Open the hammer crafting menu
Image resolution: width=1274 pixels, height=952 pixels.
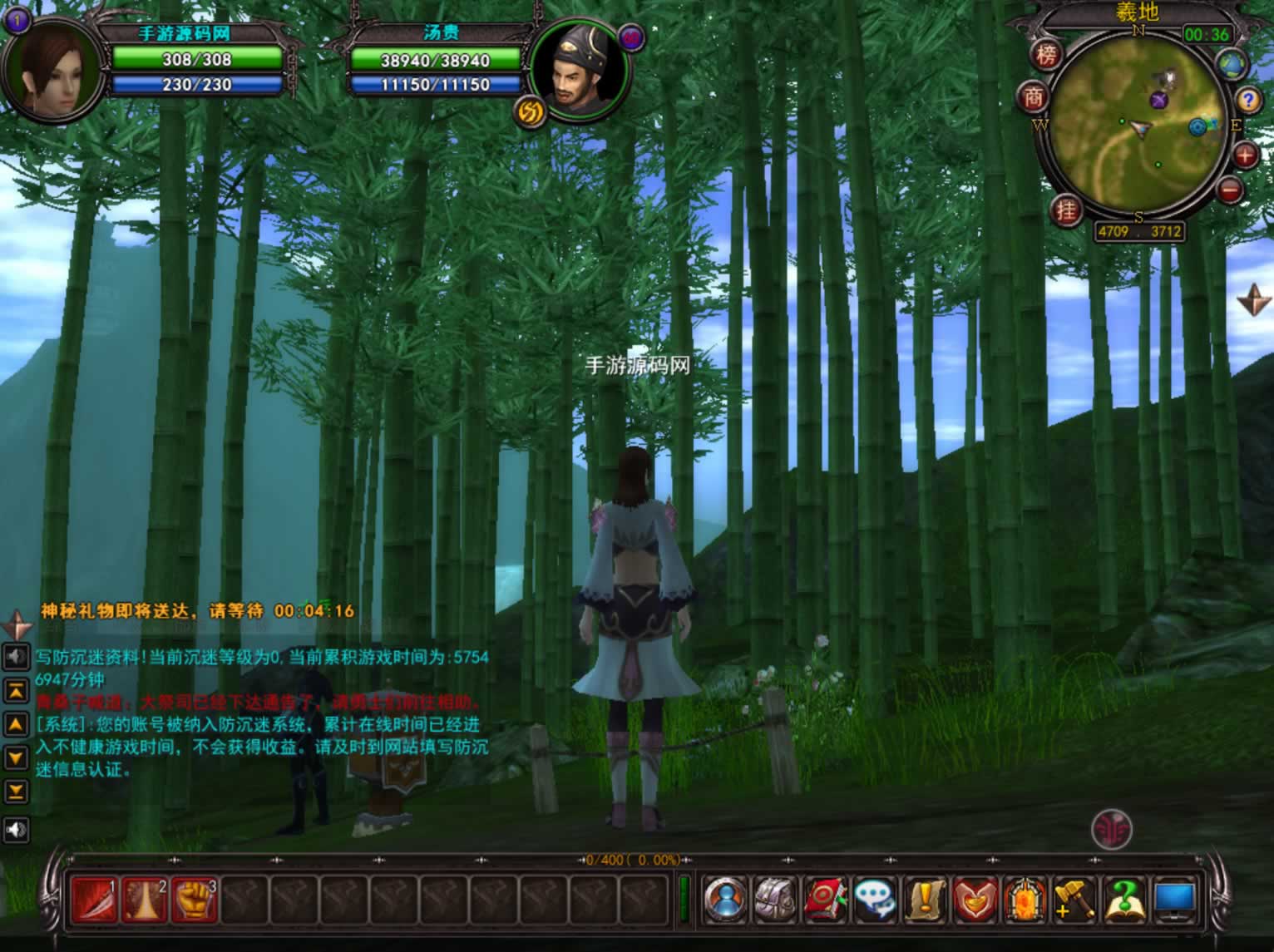[x=1074, y=900]
